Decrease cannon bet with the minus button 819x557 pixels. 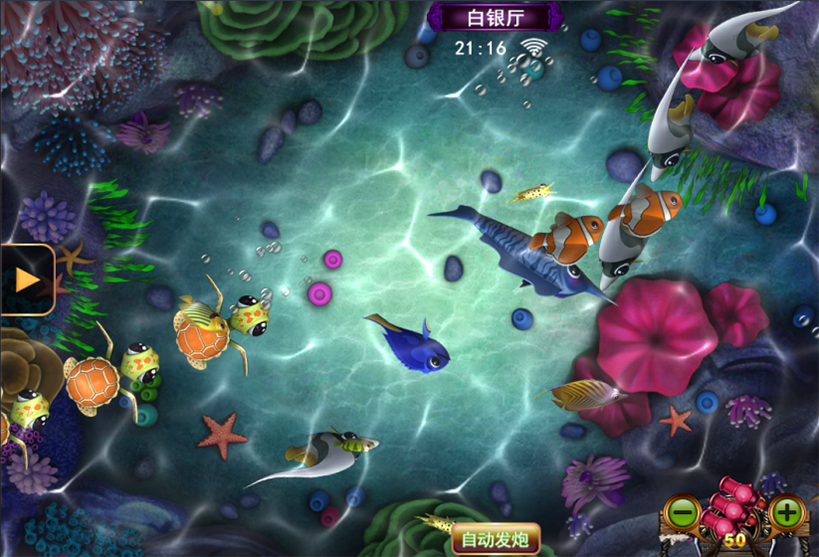pyautogui.click(x=682, y=514)
